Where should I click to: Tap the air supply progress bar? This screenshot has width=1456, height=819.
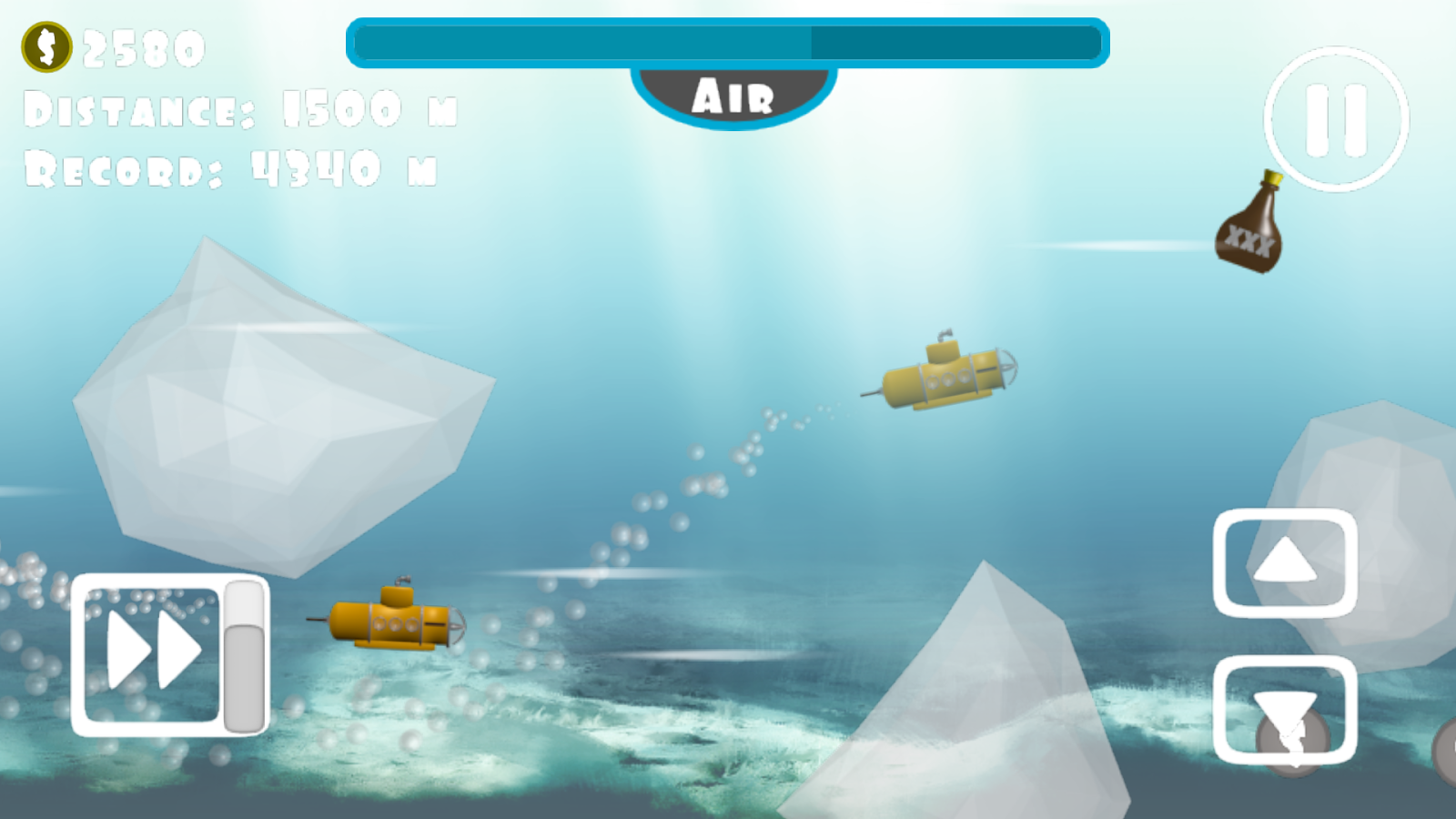pyautogui.click(x=726, y=41)
